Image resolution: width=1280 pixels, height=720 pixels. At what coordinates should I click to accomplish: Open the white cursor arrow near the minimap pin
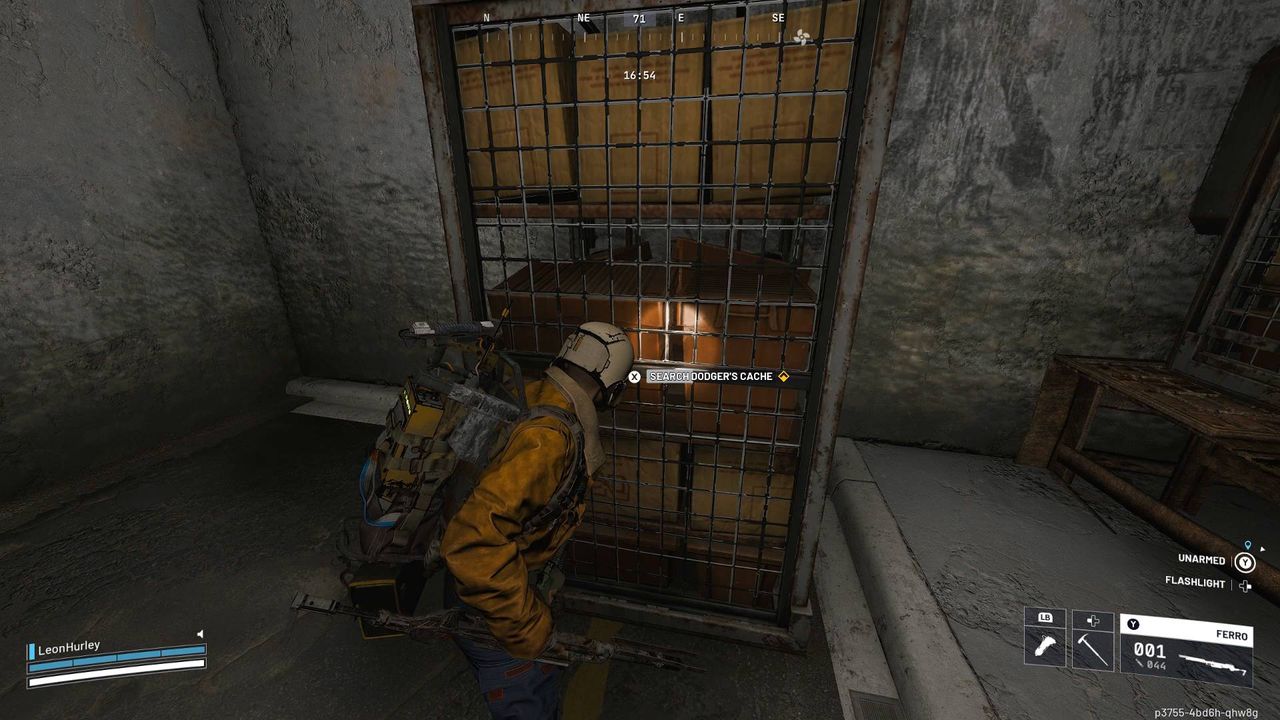point(1261,549)
